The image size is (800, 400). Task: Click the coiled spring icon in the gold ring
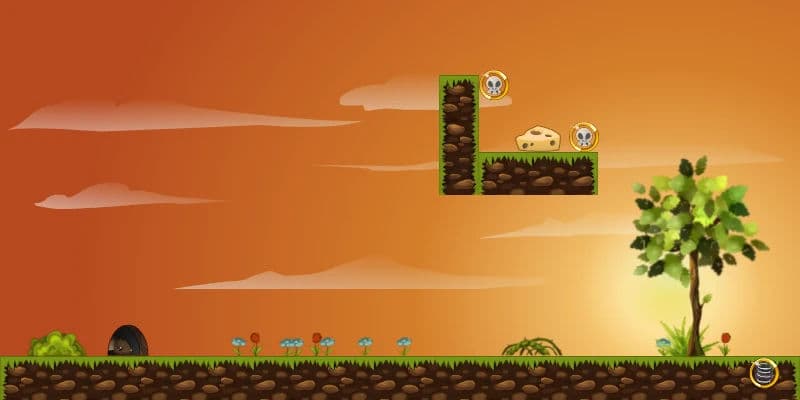point(764,373)
